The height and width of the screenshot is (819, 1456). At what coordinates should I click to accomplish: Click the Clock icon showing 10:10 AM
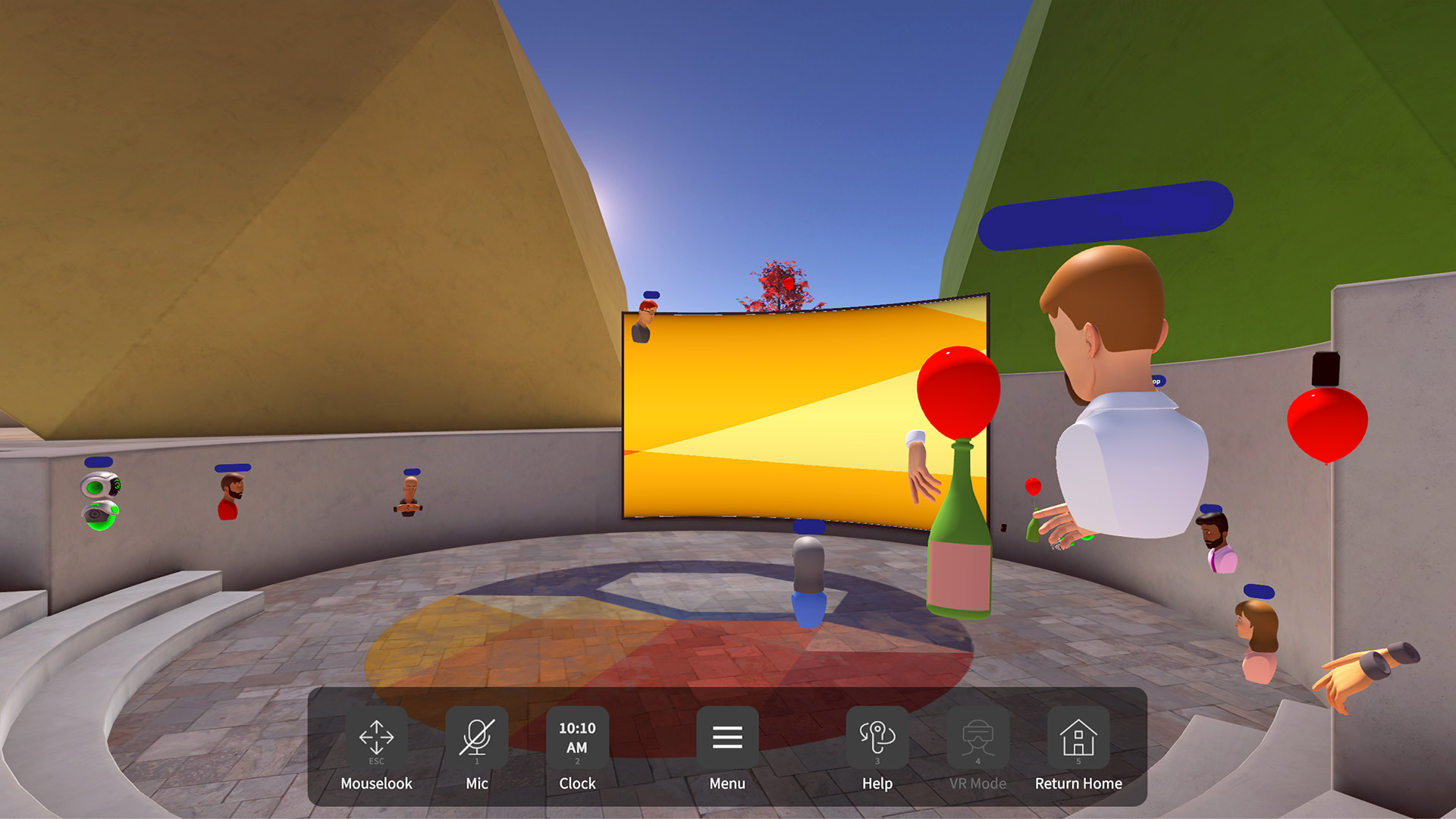tap(576, 738)
